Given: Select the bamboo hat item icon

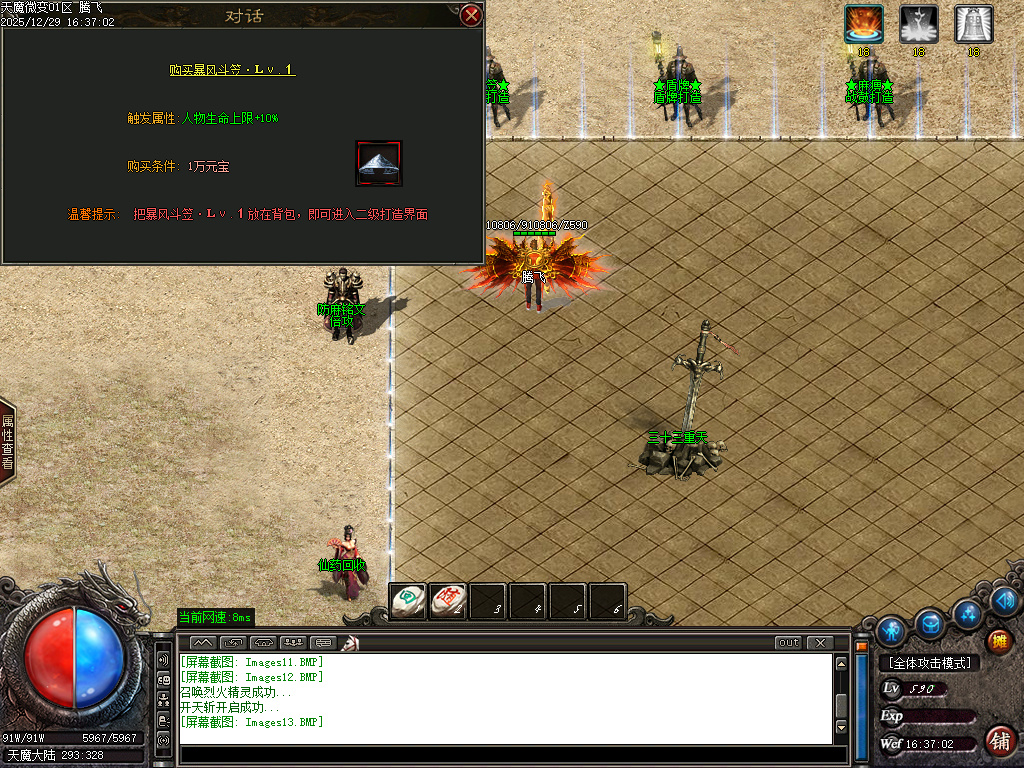Looking at the screenshot, I should click(378, 163).
